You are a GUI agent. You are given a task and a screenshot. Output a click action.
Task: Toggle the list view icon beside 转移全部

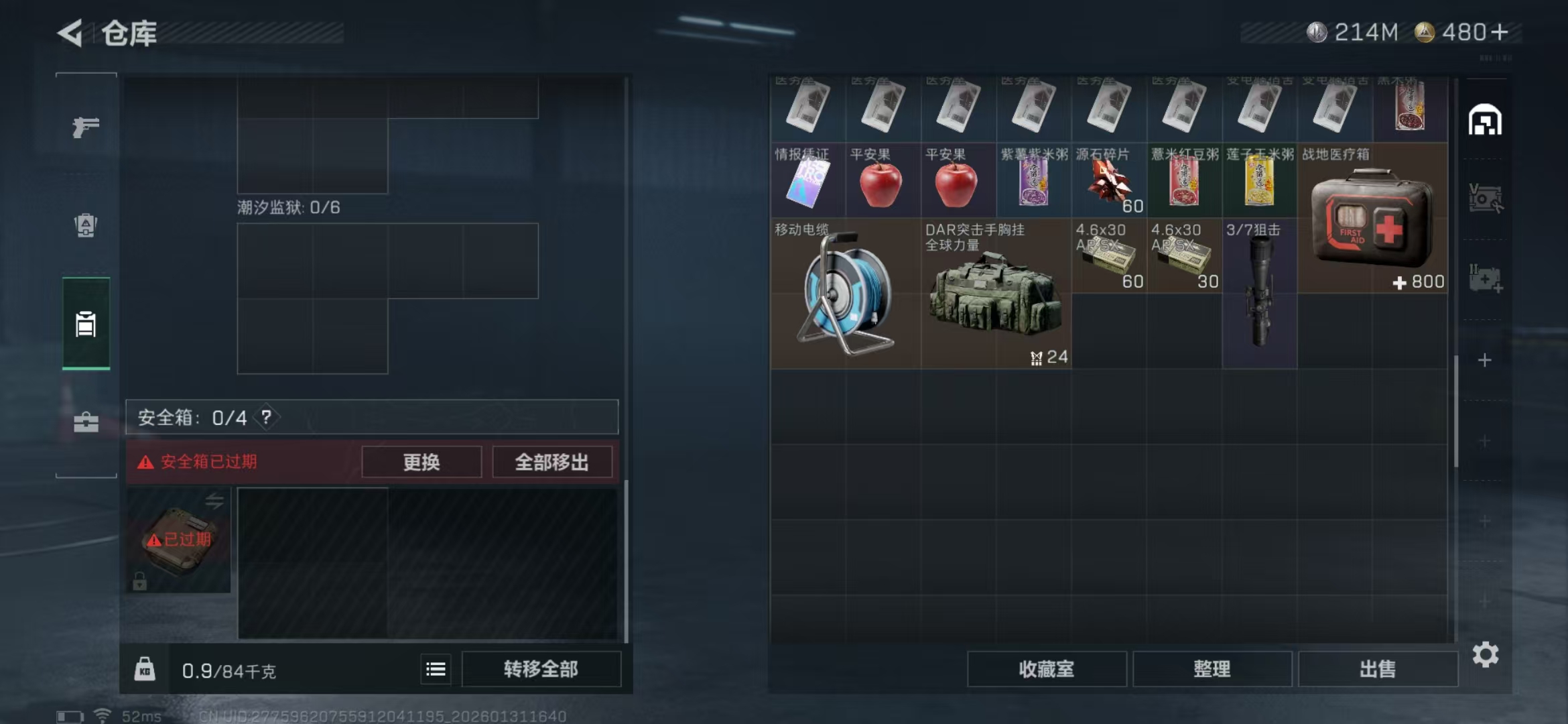[435, 668]
